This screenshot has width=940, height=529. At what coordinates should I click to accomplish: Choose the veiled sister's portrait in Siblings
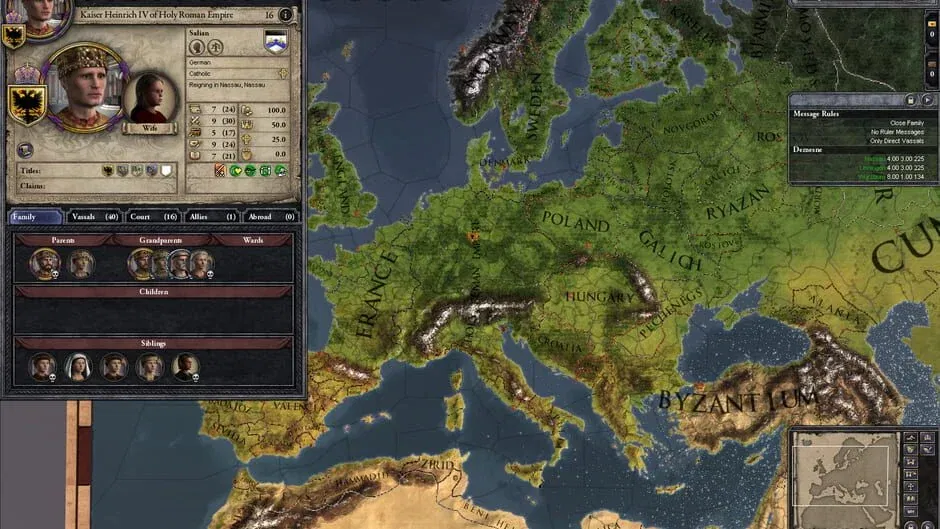(x=78, y=367)
